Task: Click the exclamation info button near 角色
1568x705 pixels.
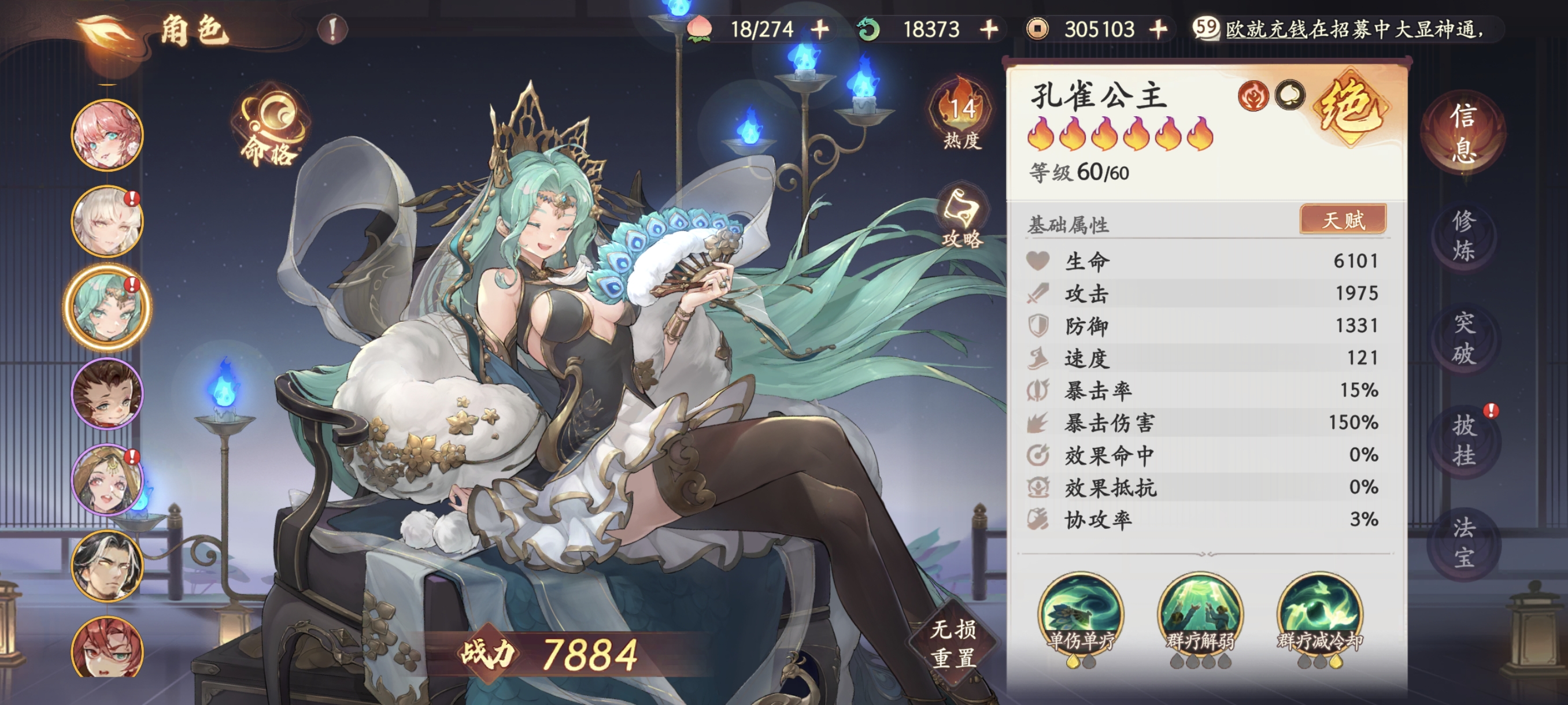Action: 332,28
